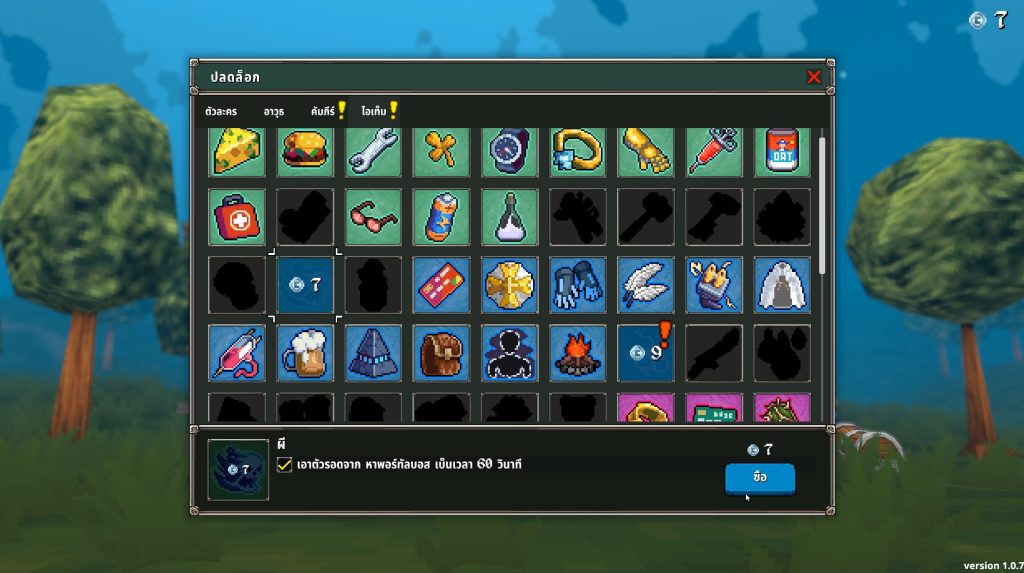Select the ไอเท็ม tab
The width and height of the screenshot is (1024, 573).
tap(375, 112)
